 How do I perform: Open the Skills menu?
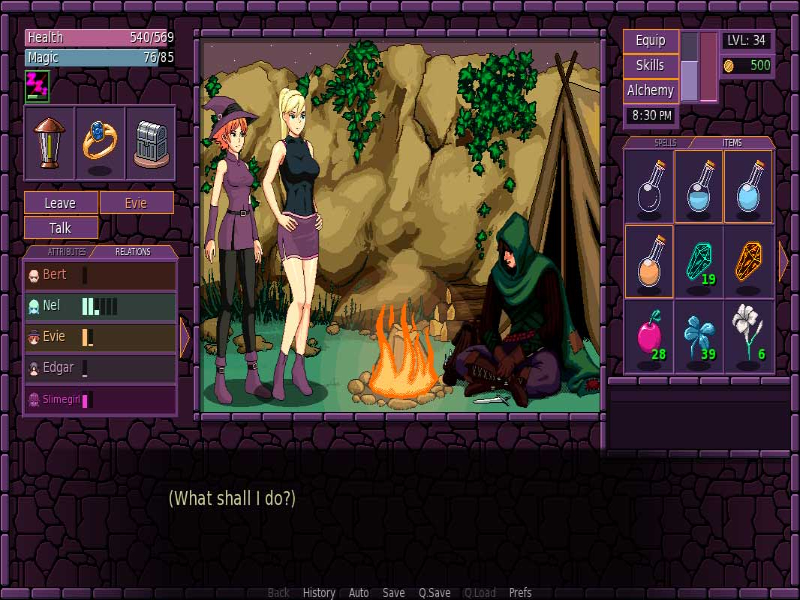click(x=651, y=66)
